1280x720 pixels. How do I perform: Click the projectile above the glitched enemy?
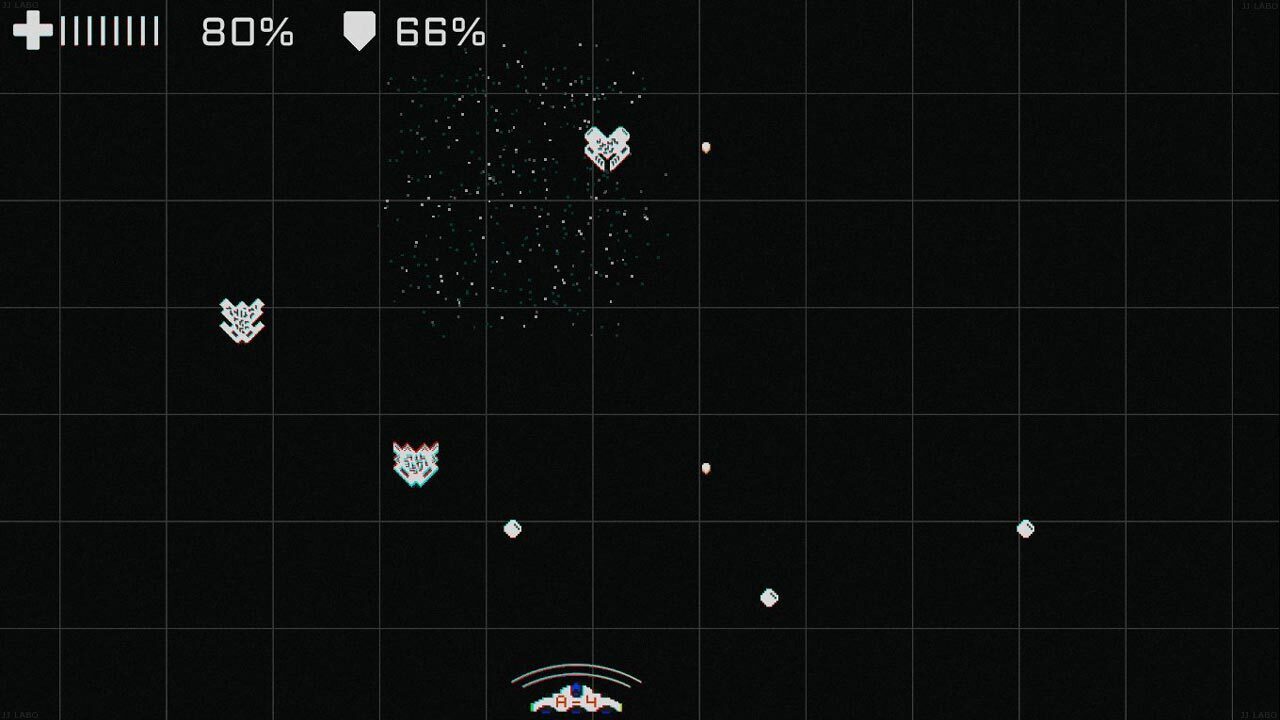pos(705,466)
